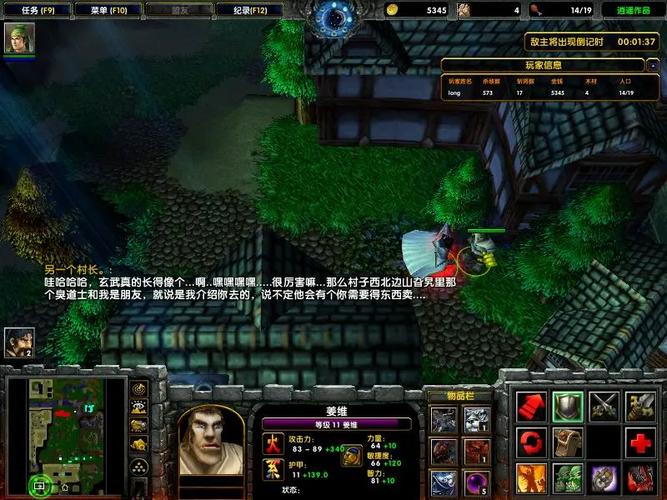The width and height of the screenshot is (667, 500).
Task: Activate the red circular arrows command
Action: (x=530, y=441)
